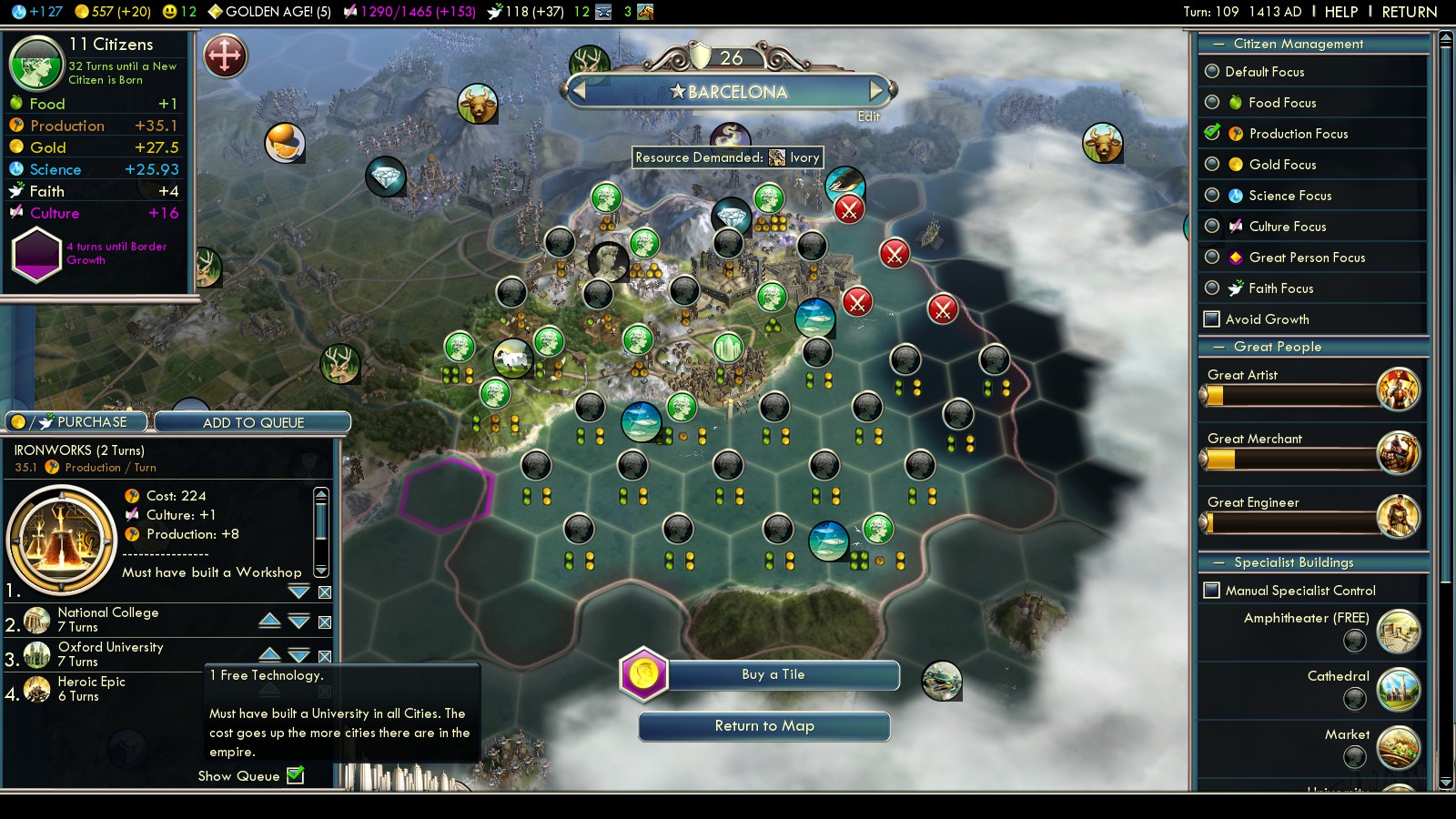This screenshot has width=1456, height=819.
Task: Collapse the Citizen Management section
Action: (1218, 44)
